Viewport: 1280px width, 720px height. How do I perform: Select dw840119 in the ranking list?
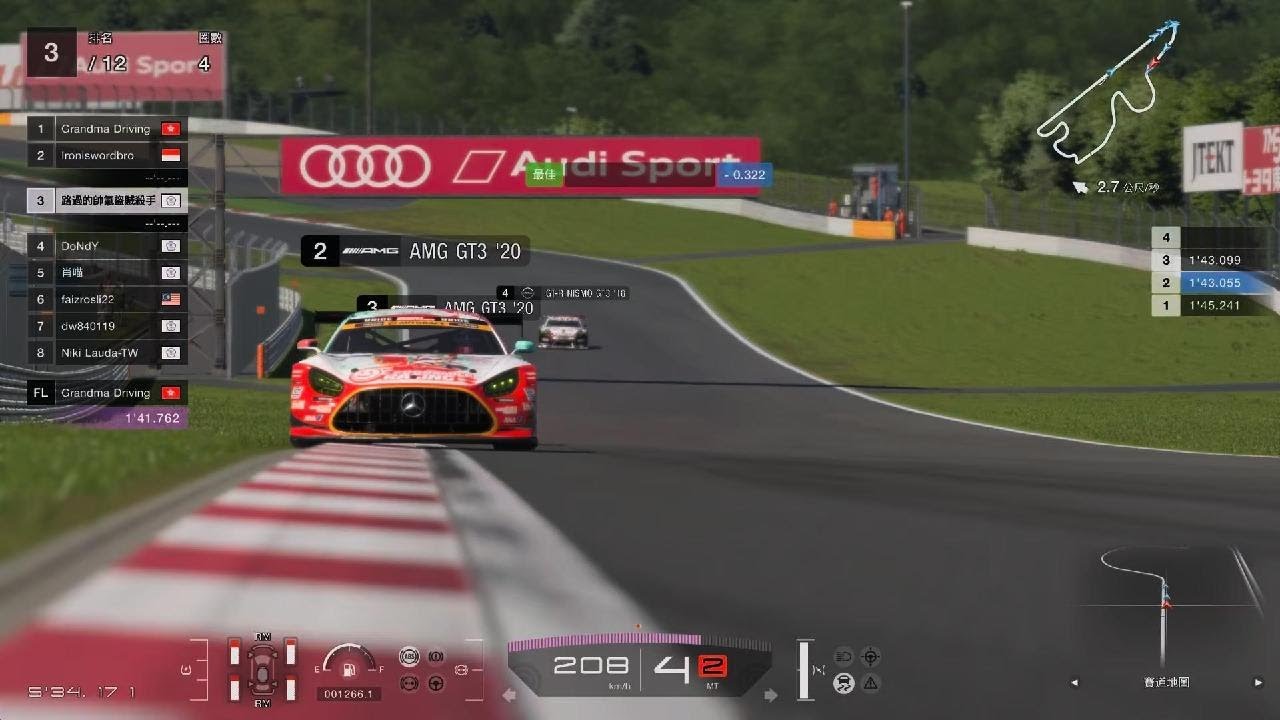tap(106, 326)
